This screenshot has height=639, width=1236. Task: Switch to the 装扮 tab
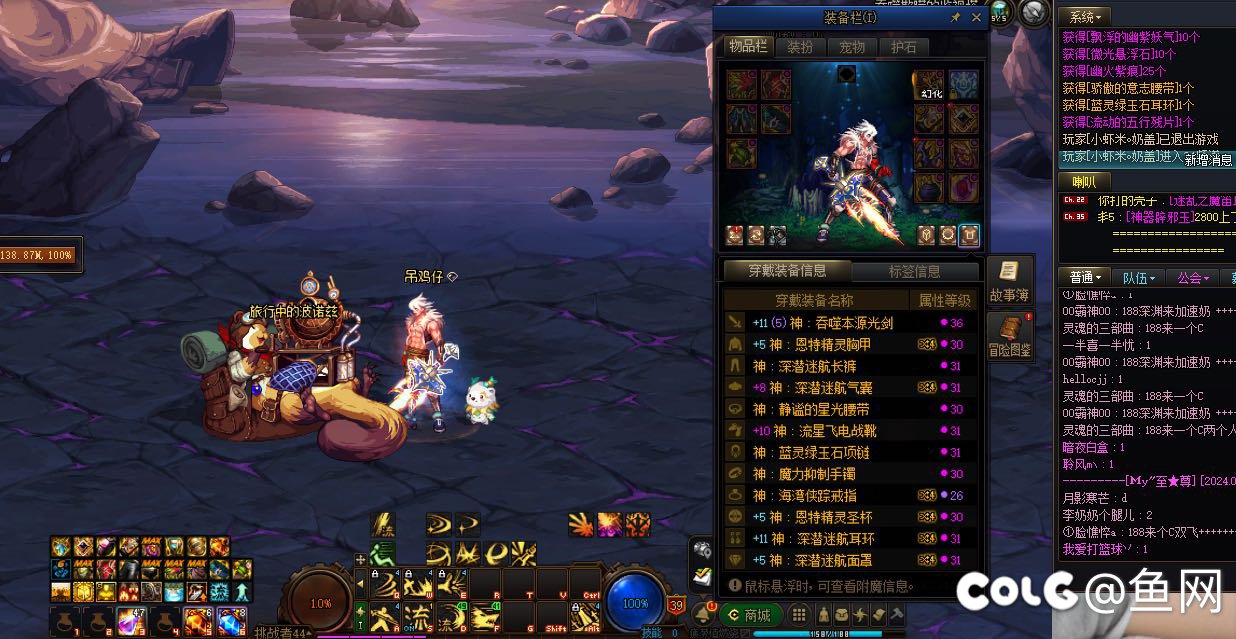pyautogui.click(x=800, y=47)
